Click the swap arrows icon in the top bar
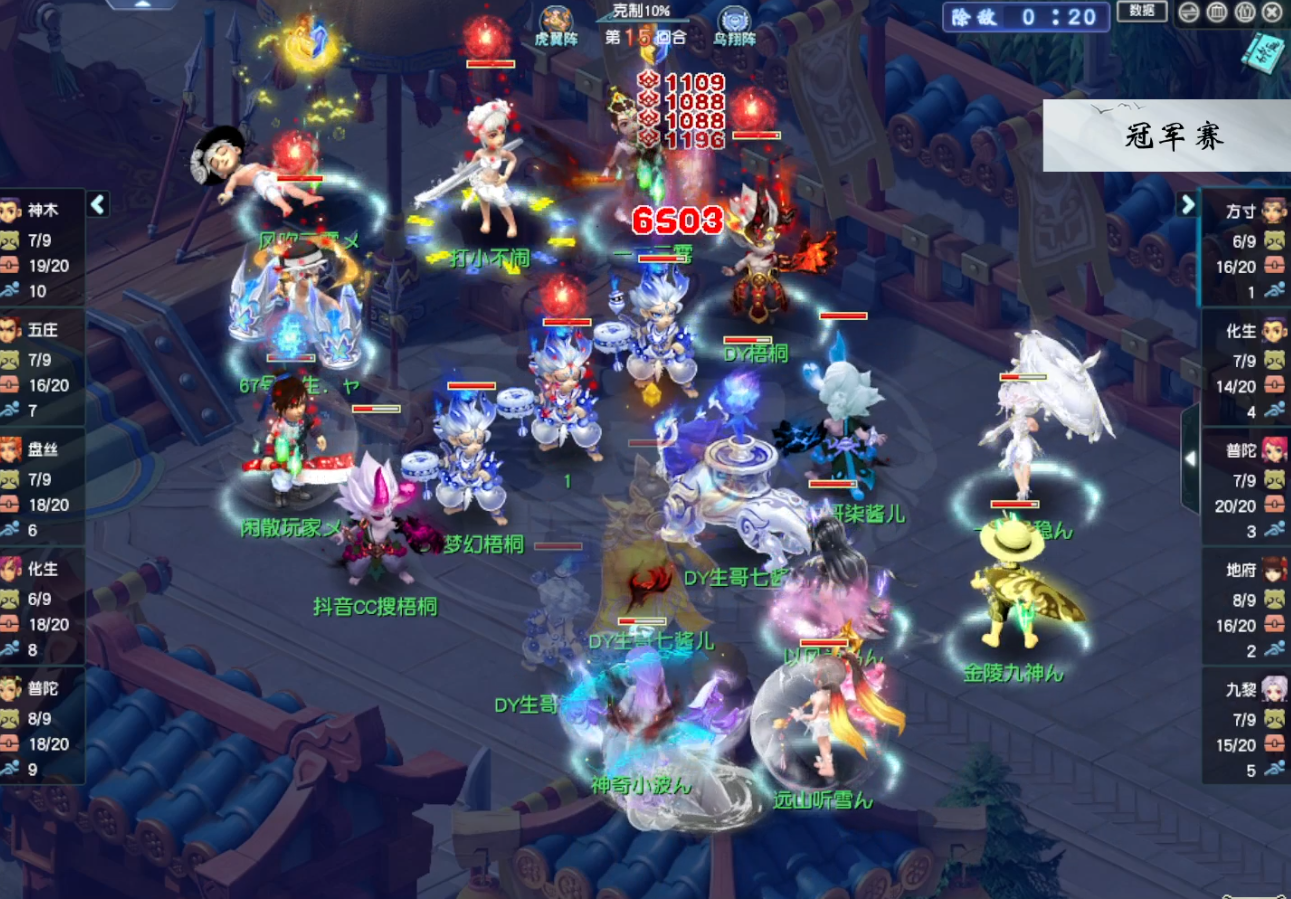The width and height of the screenshot is (1291, 899). tap(1189, 12)
